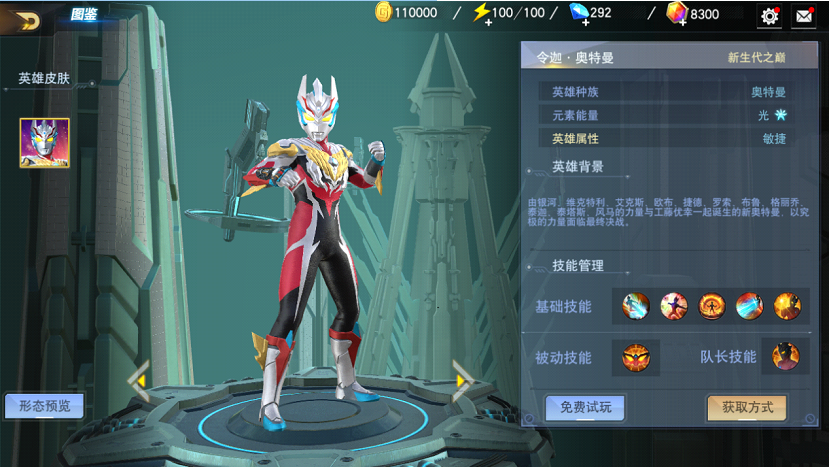Viewport: 829px width, 467px height.
Task: Open the settings gear icon
Action: click(x=770, y=16)
